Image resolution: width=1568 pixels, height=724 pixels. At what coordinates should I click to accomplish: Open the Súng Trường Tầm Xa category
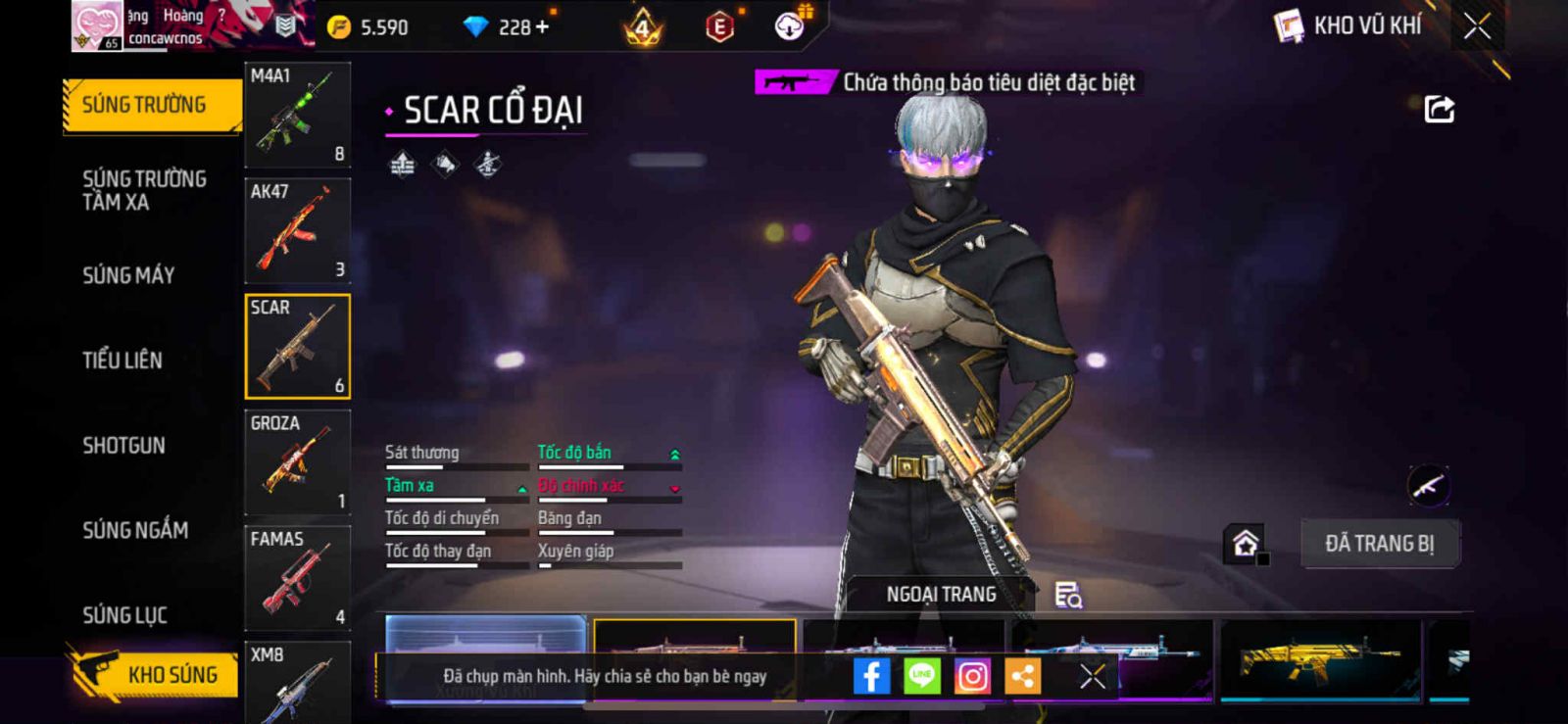click(144, 190)
